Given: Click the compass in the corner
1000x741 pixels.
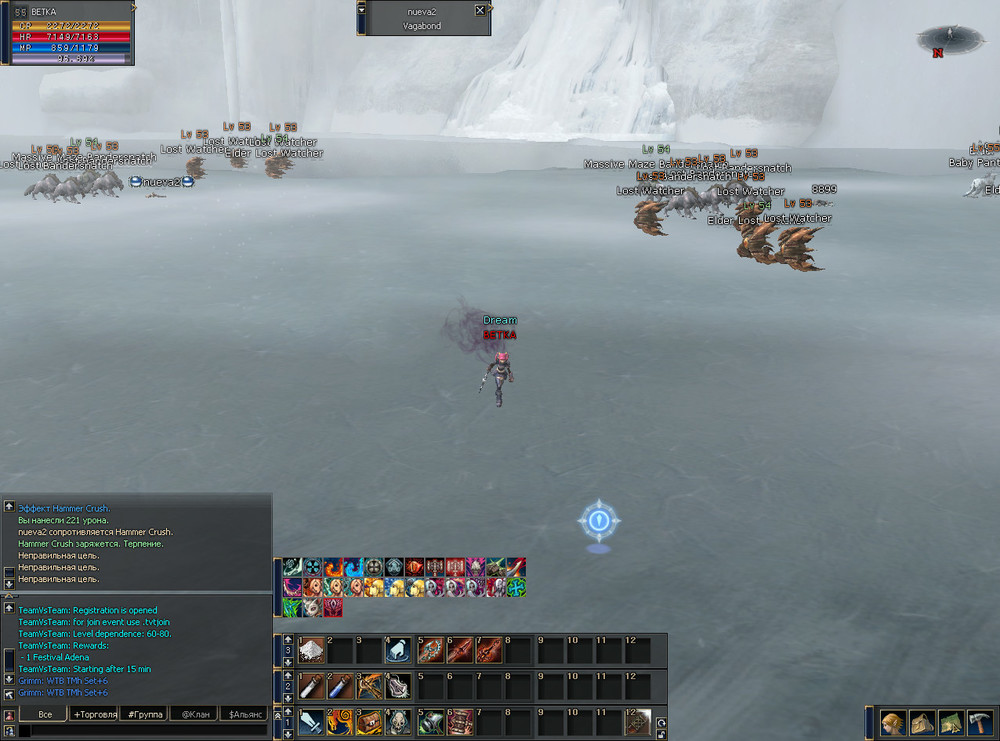Looking at the screenshot, I should click(x=946, y=40).
